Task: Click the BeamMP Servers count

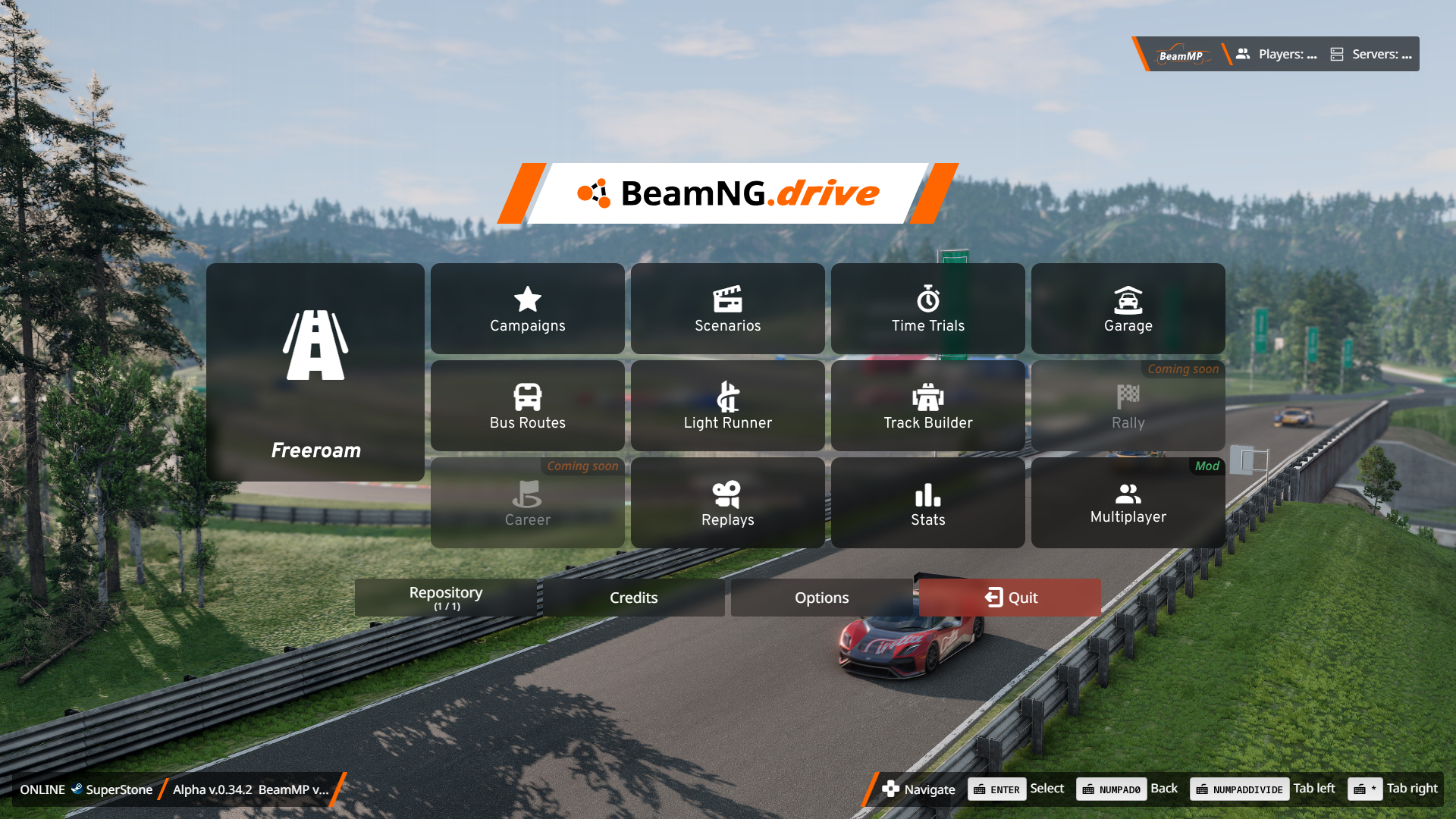Action: tap(1372, 55)
